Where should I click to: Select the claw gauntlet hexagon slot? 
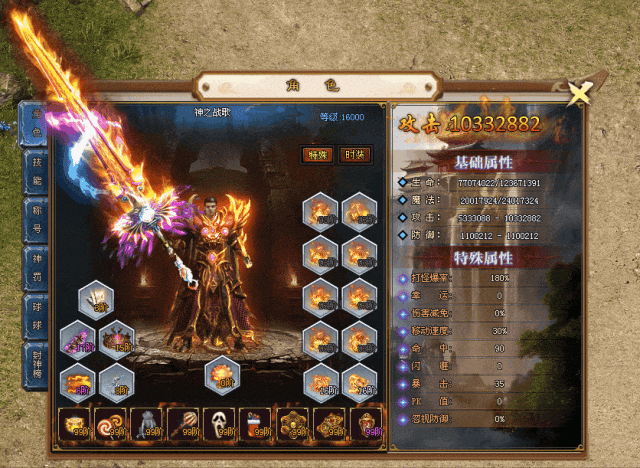click(96, 300)
